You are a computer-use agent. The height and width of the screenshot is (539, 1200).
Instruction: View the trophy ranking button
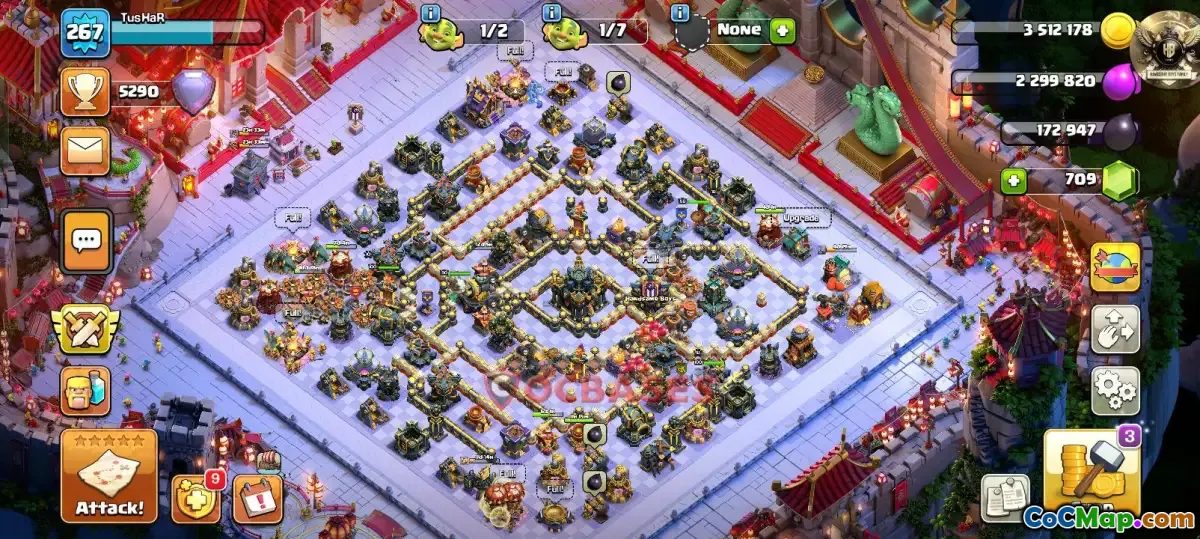point(85,92)
